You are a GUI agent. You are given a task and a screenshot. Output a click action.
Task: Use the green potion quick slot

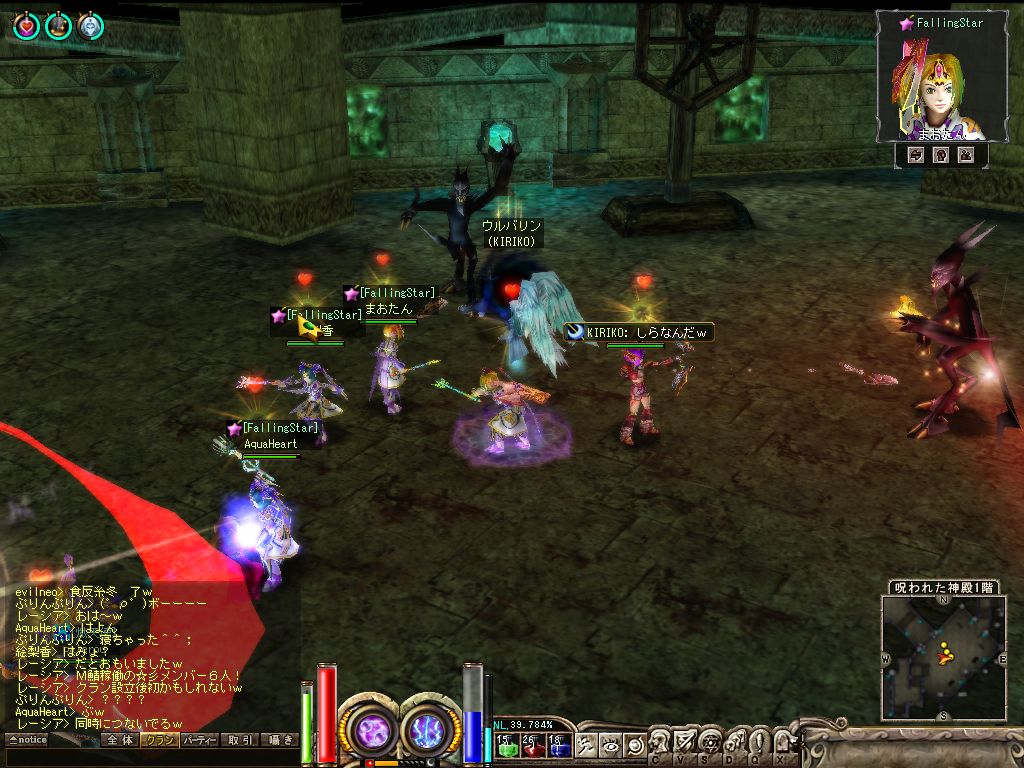tap(506, 745)
